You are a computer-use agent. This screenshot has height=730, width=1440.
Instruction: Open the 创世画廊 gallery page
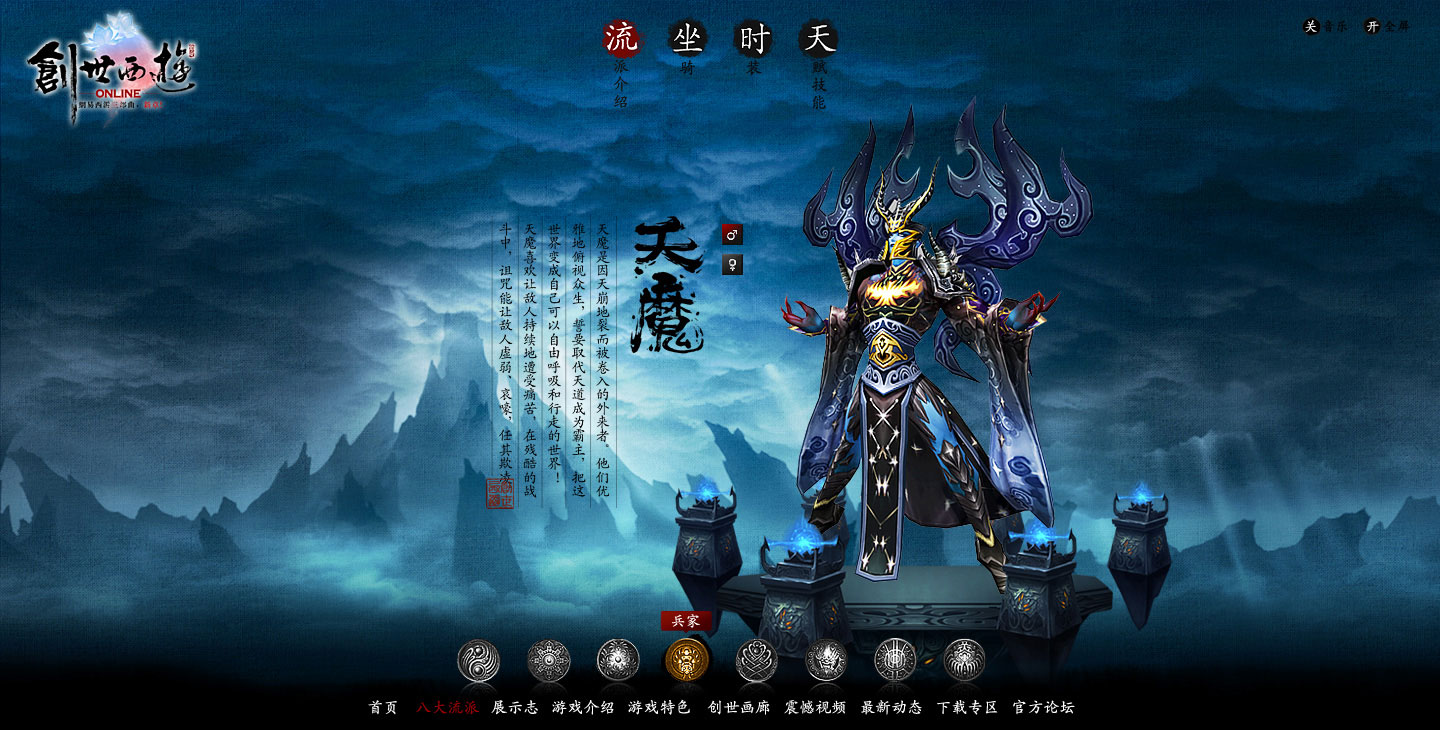pyautogui.click(x=739, y=707)
